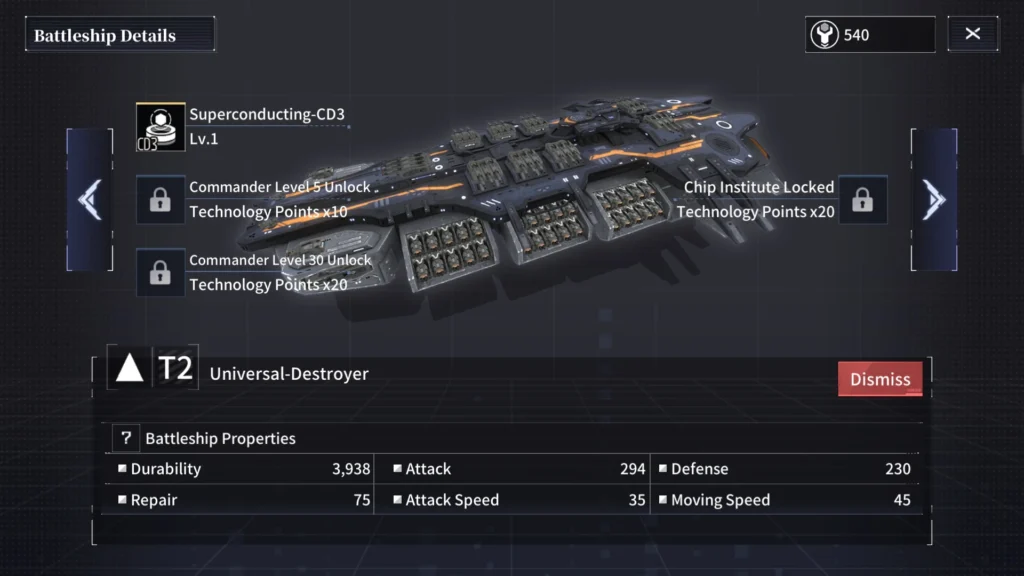Select the Commander Level 5 locked slot

[160, 199]
